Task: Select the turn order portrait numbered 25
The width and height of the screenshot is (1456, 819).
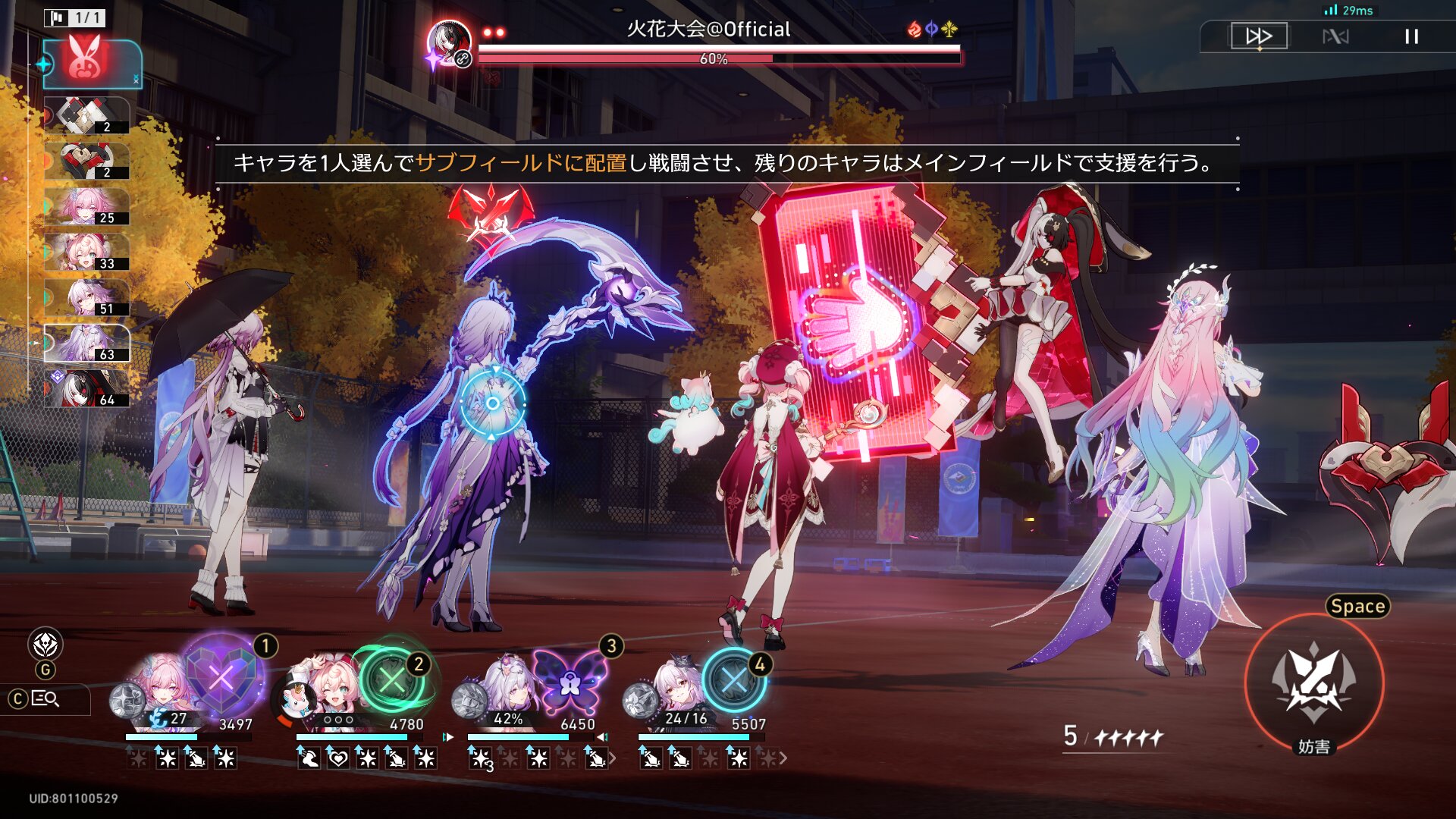Action: coord(86,207)
